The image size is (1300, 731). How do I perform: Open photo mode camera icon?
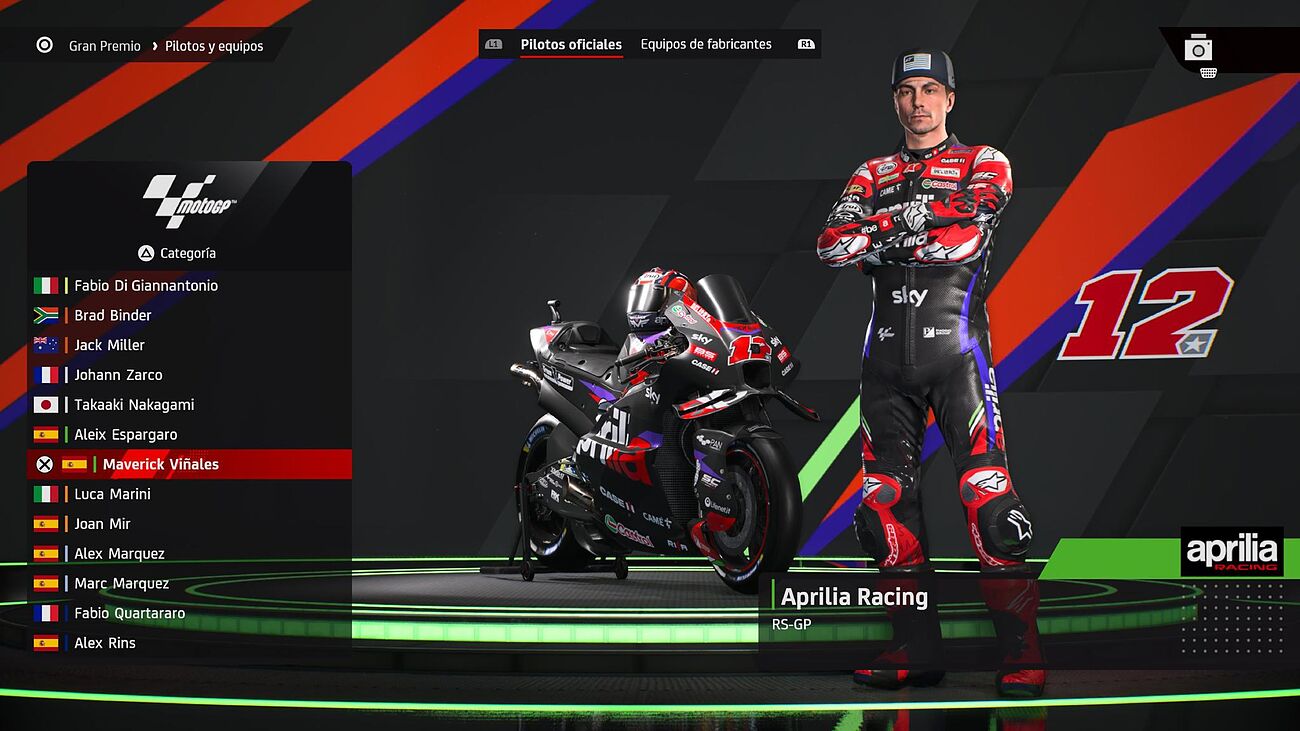point(1198,48)
